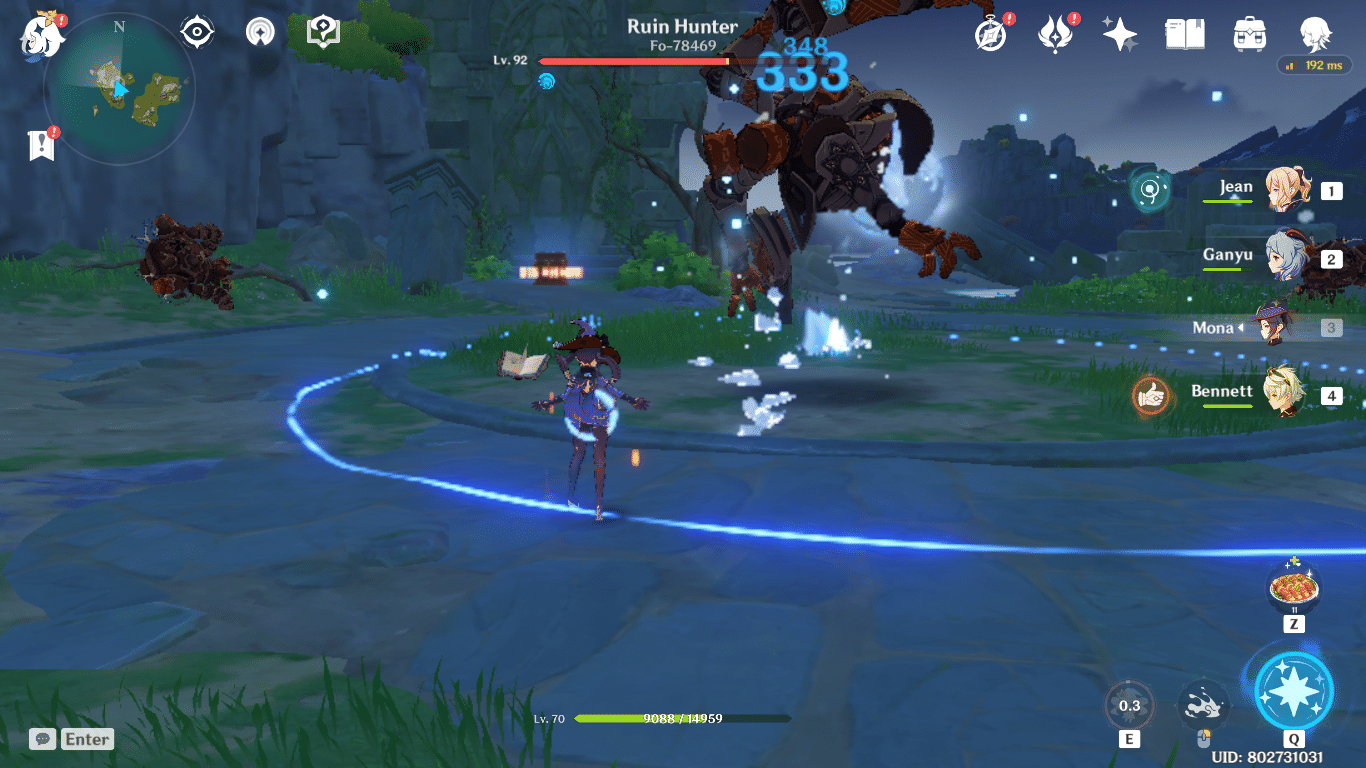1366x768 pixels.
Task: Open the Inventory bag
Action: (1249, 32)
